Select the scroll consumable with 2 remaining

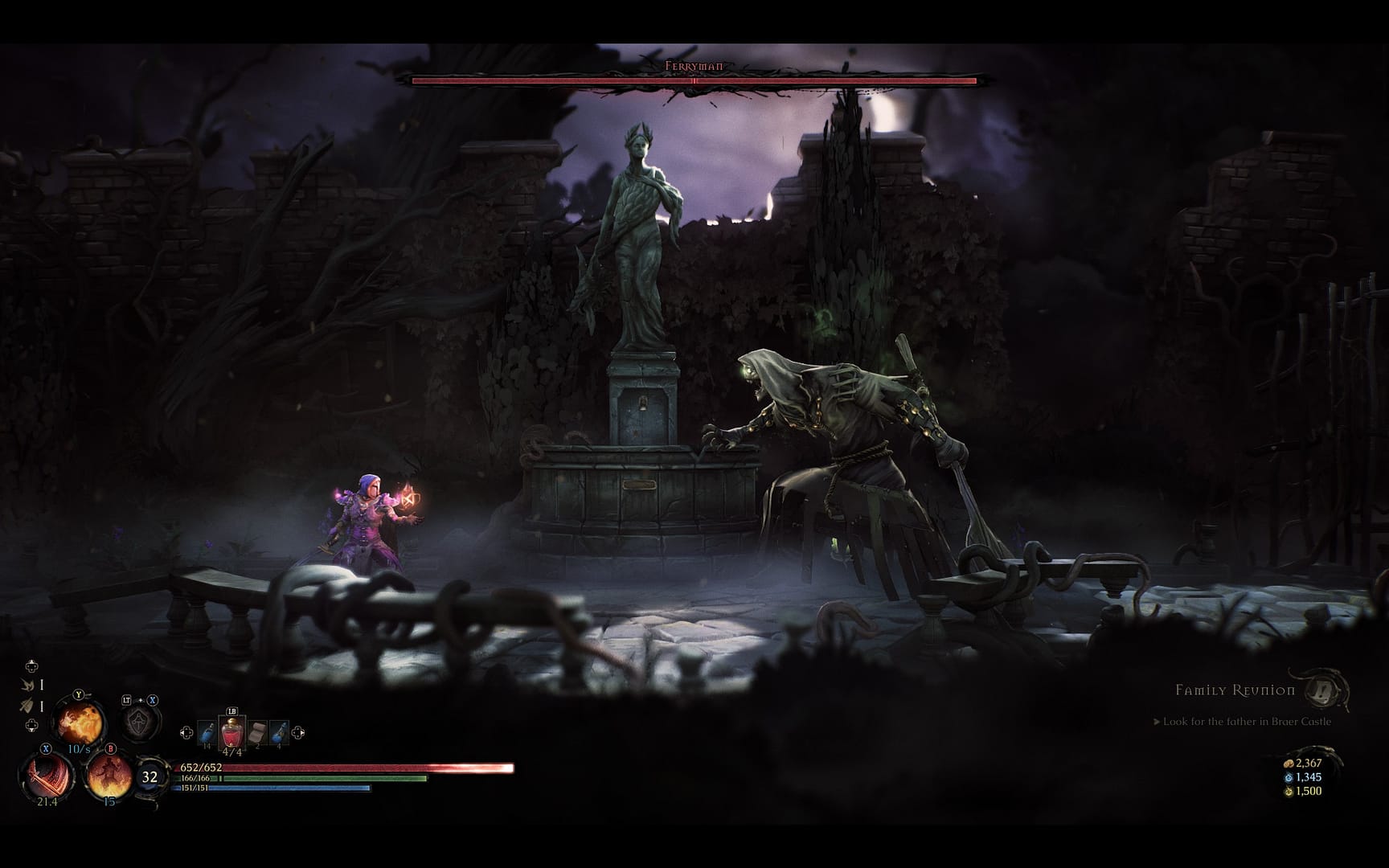tap(256, 732)
